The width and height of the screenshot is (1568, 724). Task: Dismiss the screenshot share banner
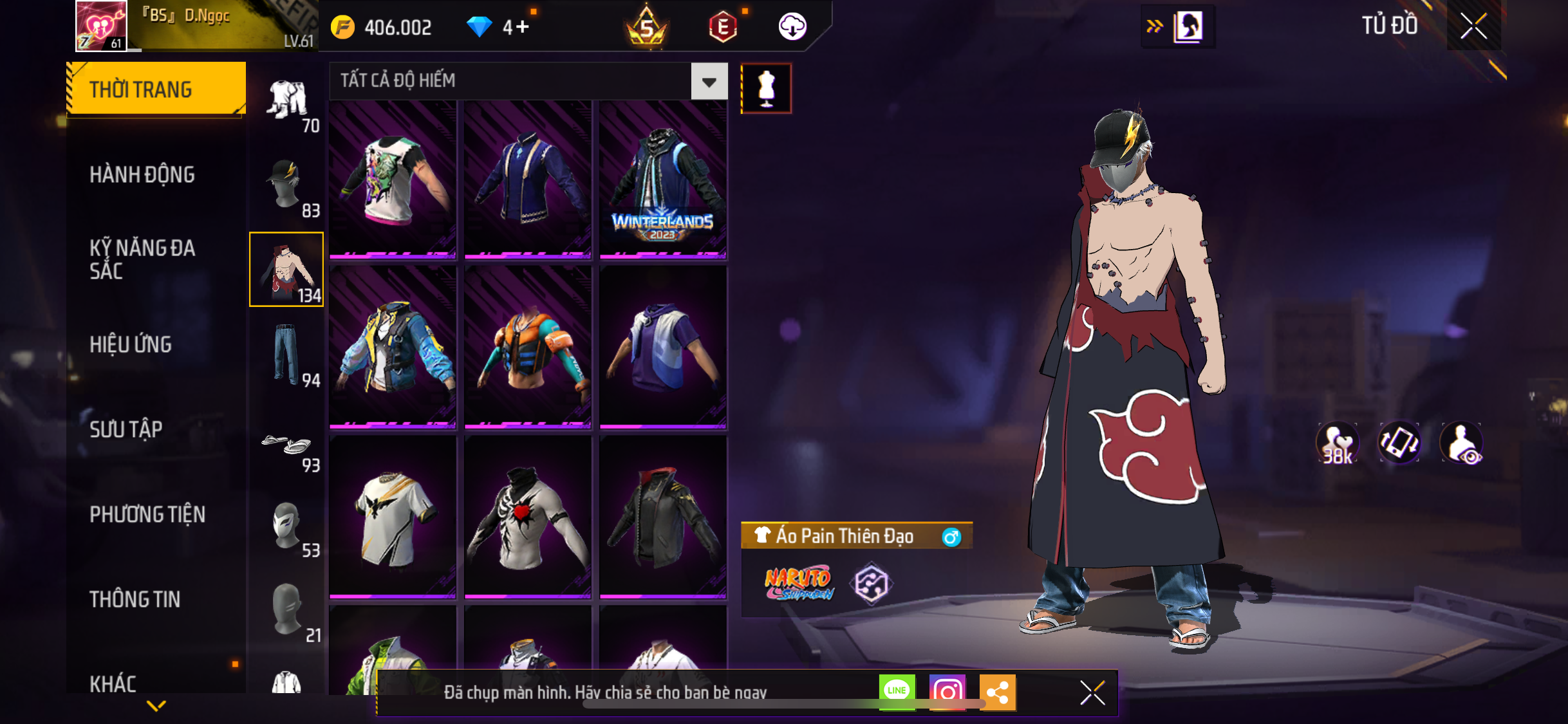tap(1092, 692)
